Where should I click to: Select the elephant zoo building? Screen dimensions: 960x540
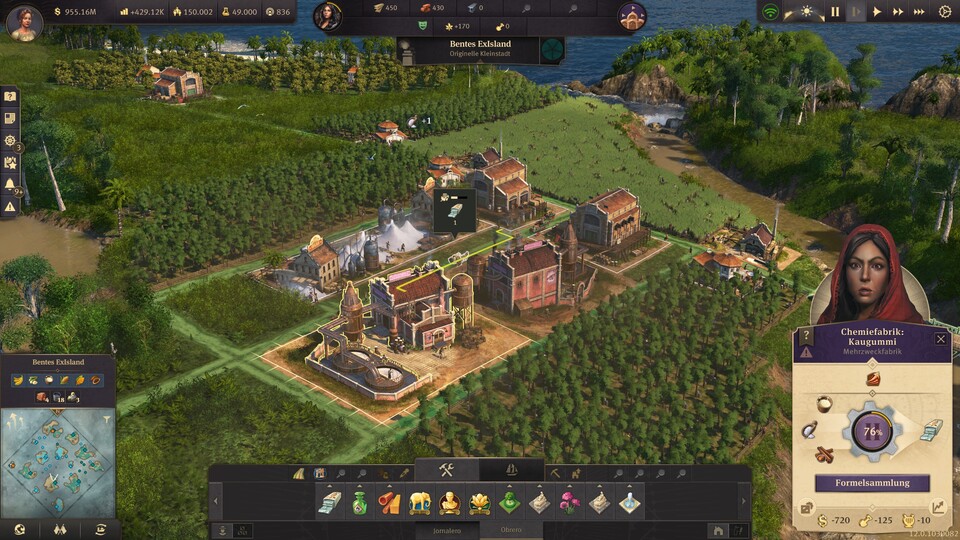420,502
